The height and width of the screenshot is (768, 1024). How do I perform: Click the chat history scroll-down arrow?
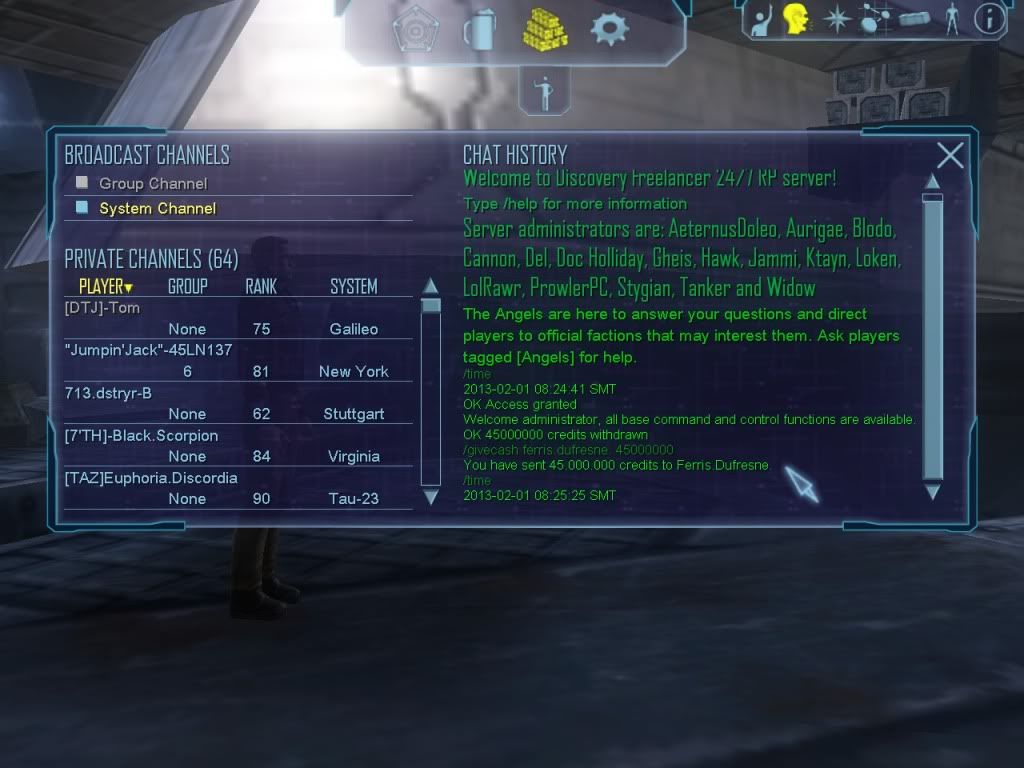click(x=932, y=492)
